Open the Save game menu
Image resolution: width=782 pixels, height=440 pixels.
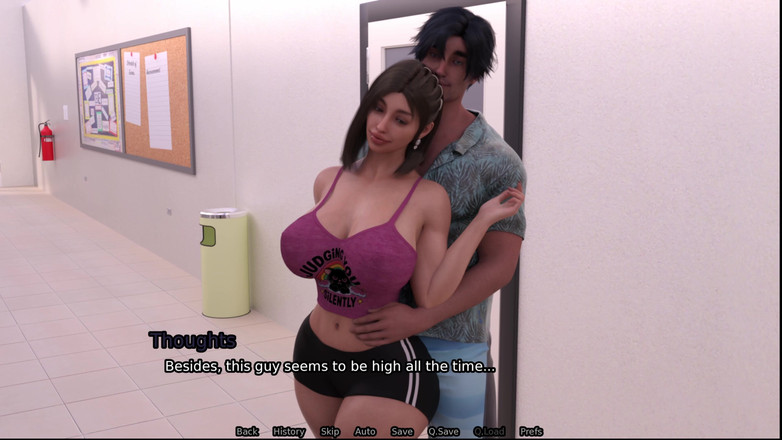402,432
